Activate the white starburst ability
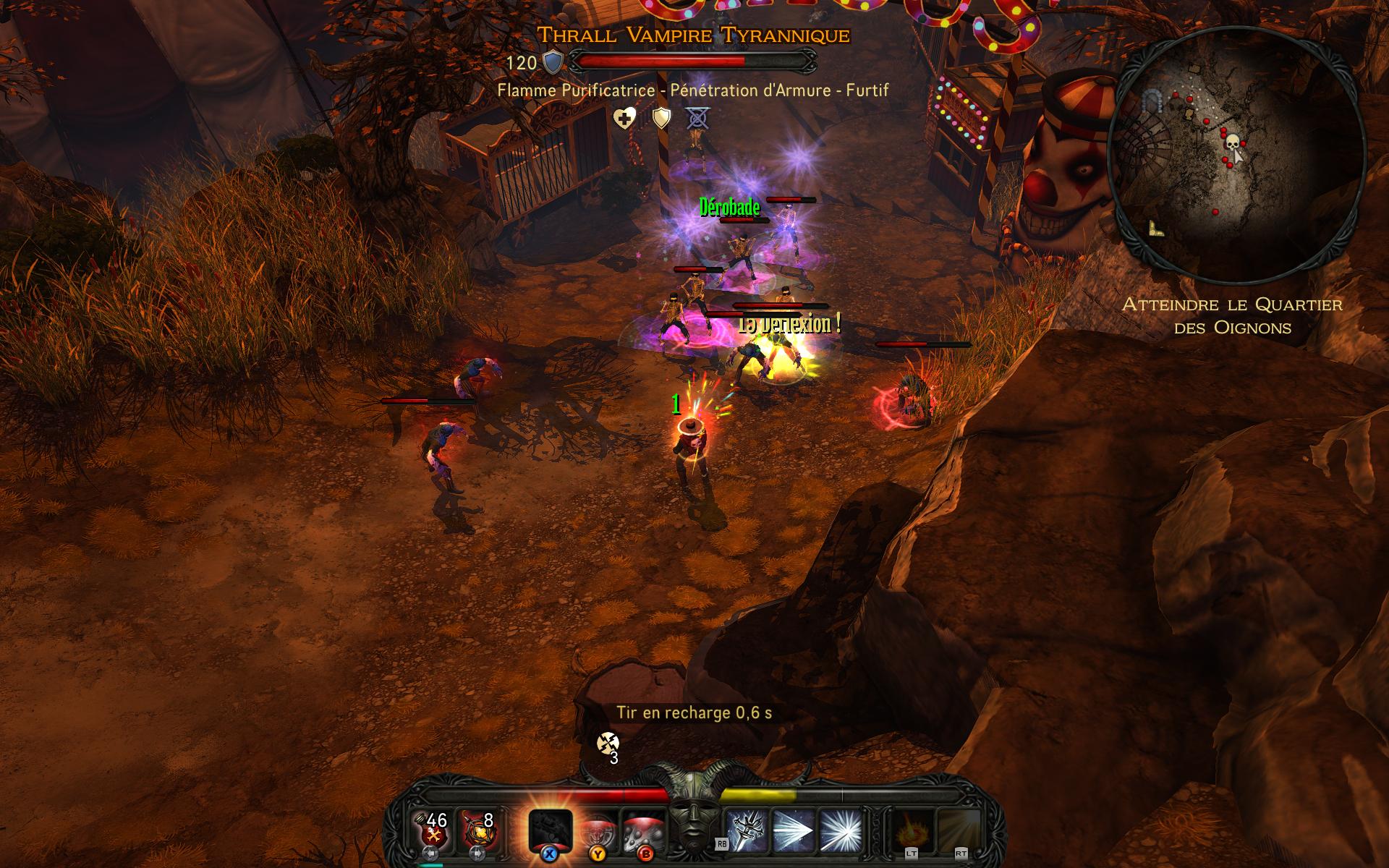The height and width of the screenshot is (868, 1389). click(x=841, y=829)
